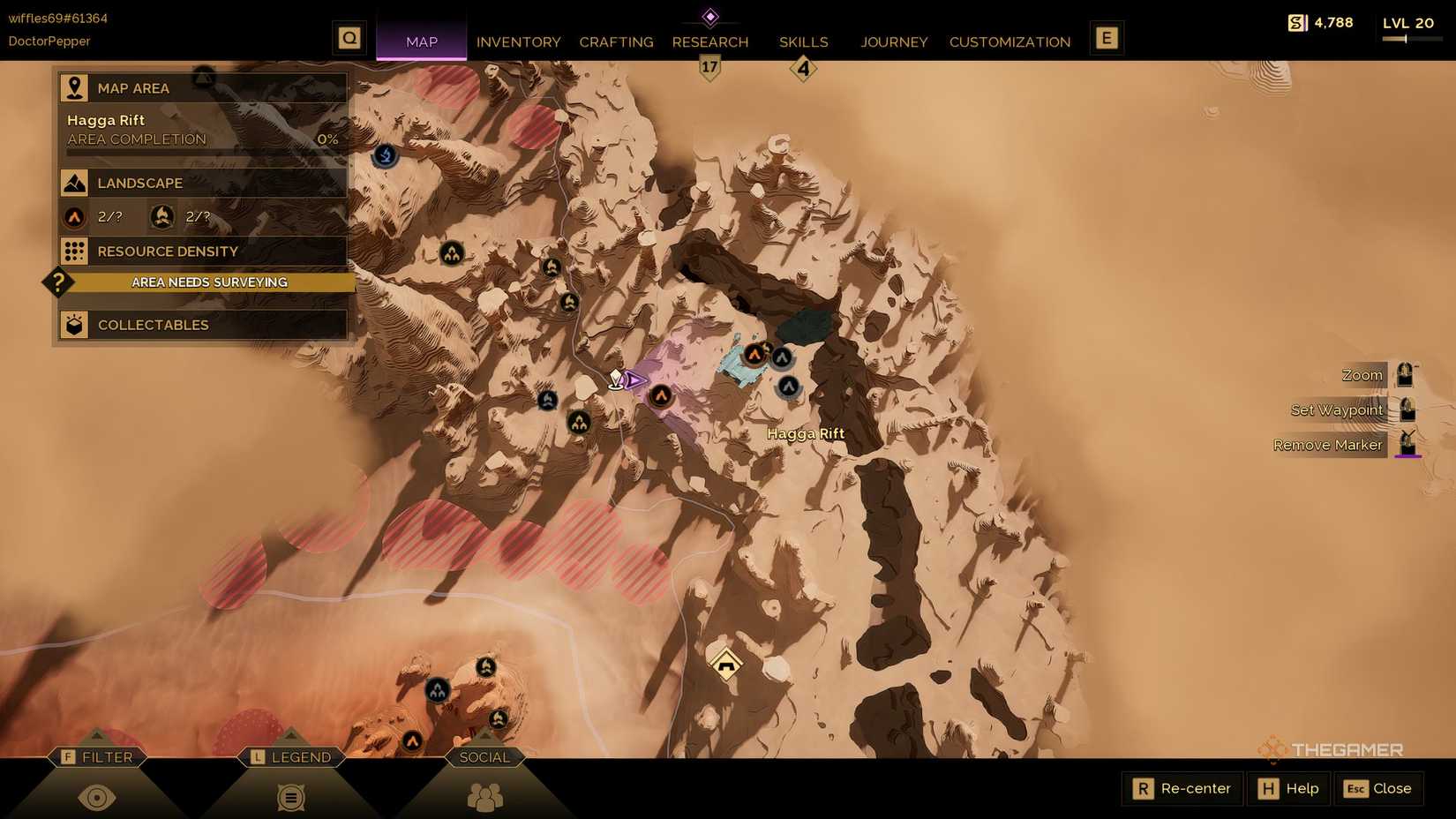Select the campfire landscape counter icon

(161, 216)
